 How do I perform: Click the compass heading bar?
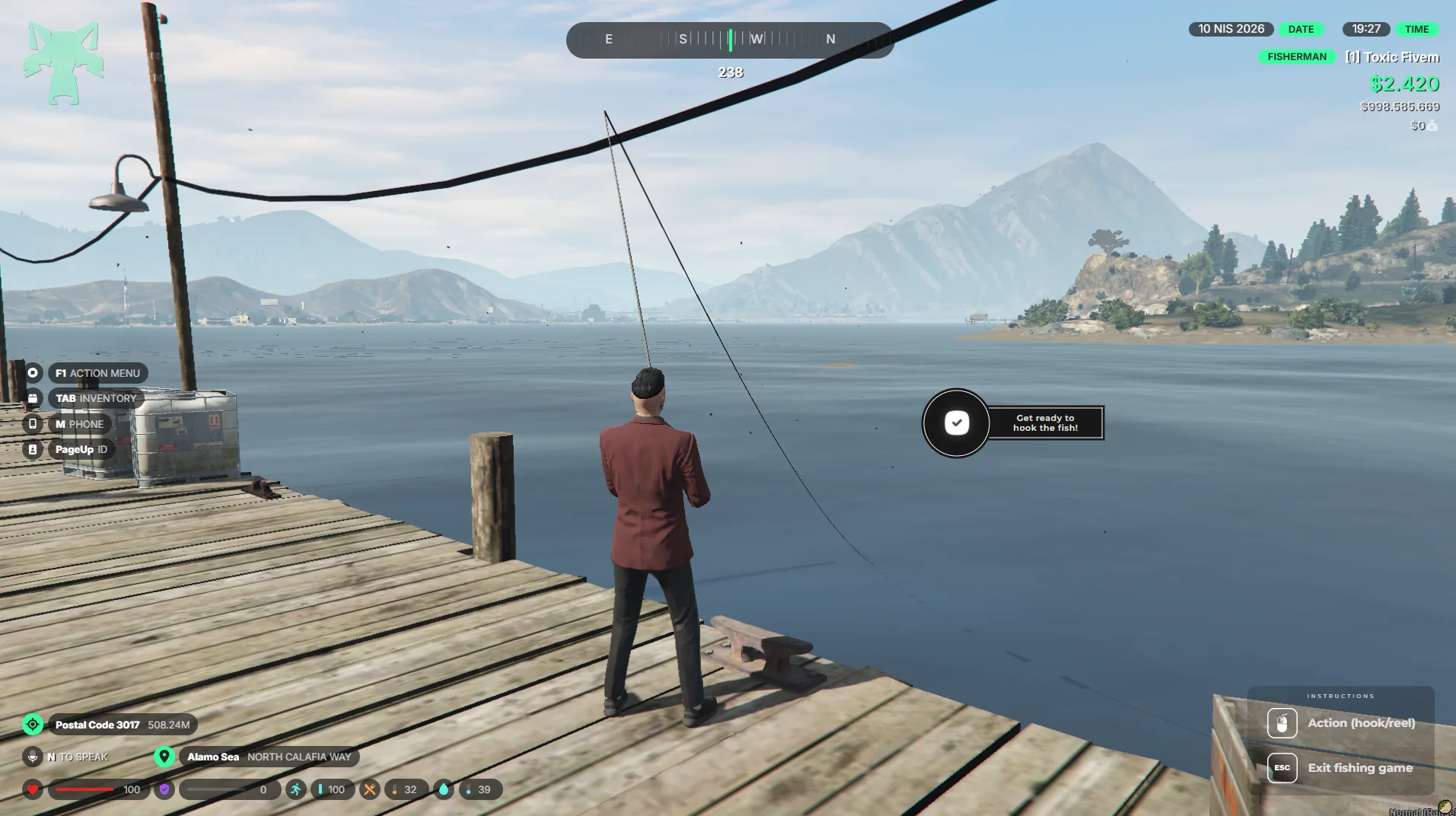click(729, 40)
